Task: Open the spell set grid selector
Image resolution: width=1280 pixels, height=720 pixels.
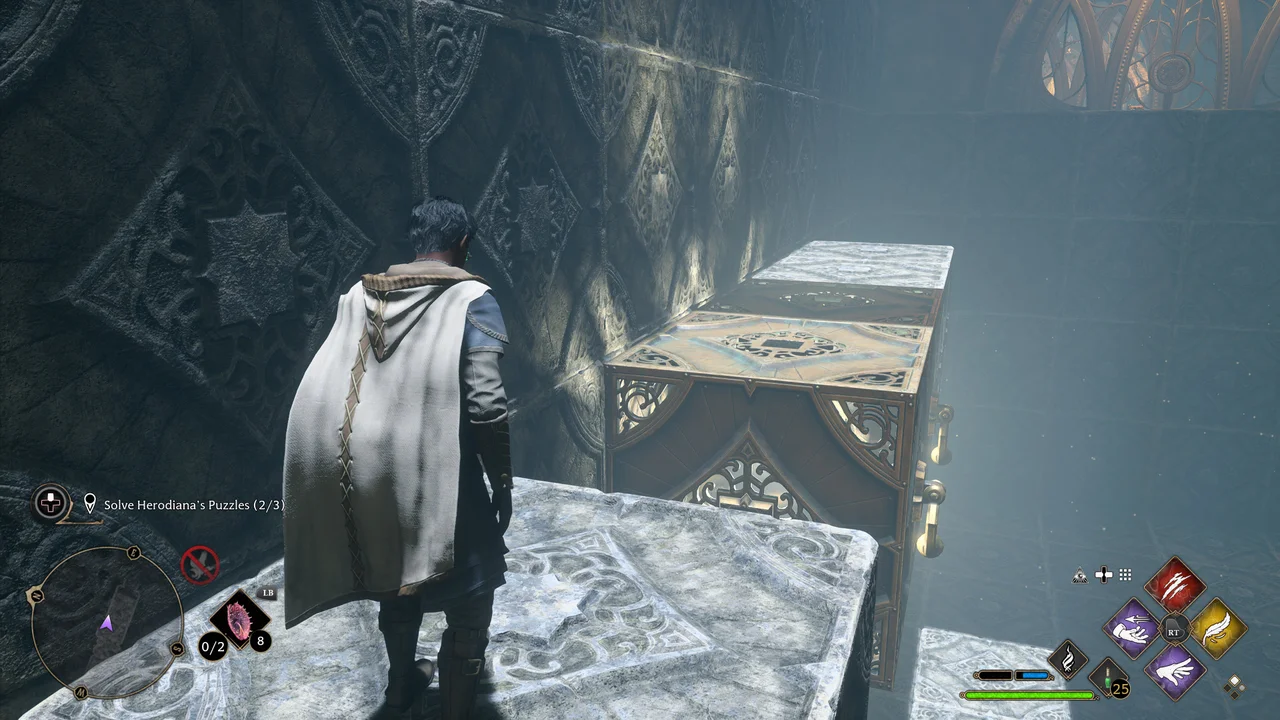Action: coord(1125,575)
